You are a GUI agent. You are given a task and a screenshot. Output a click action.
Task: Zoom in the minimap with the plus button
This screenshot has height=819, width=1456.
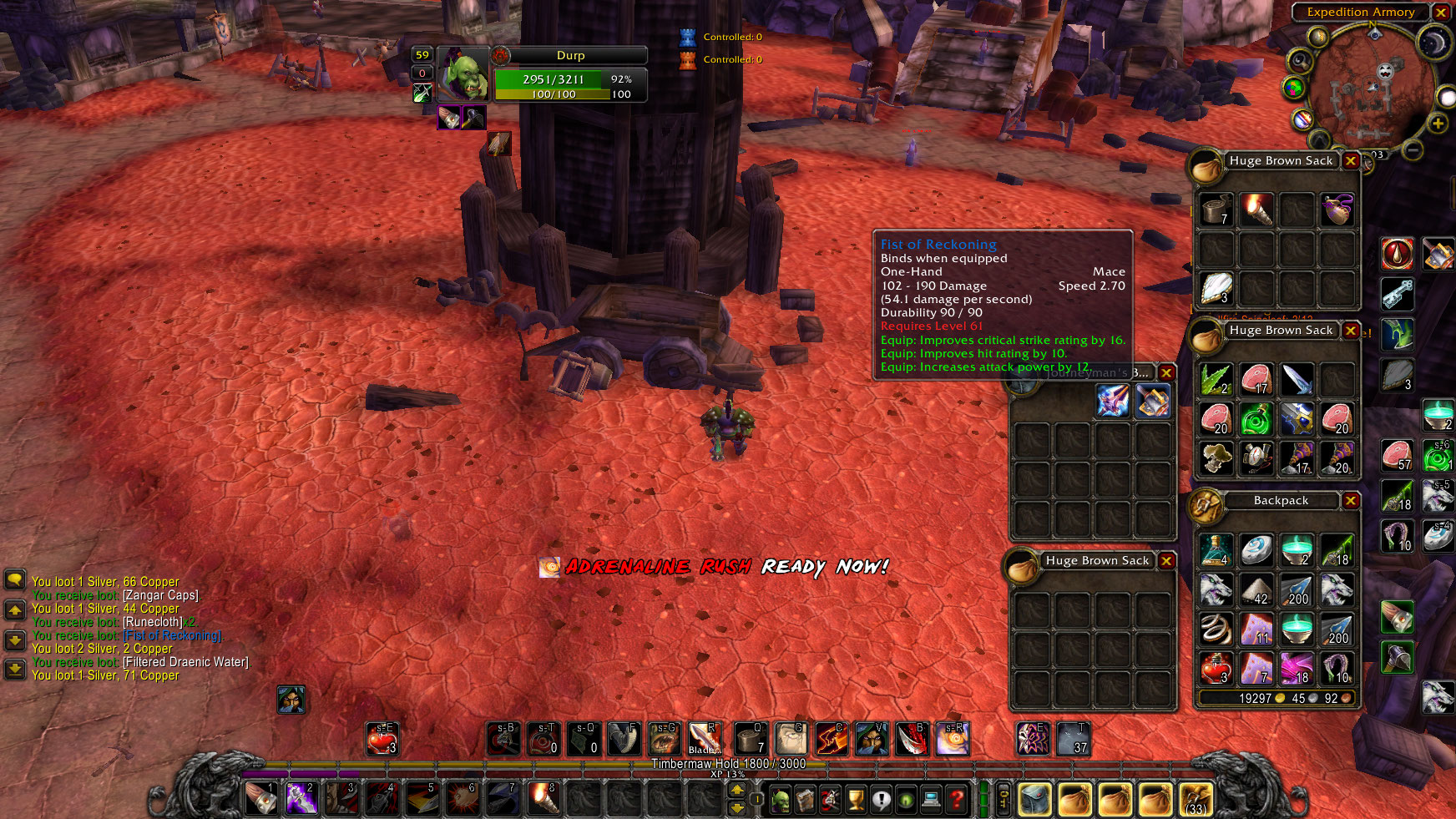pos(1438,124)
